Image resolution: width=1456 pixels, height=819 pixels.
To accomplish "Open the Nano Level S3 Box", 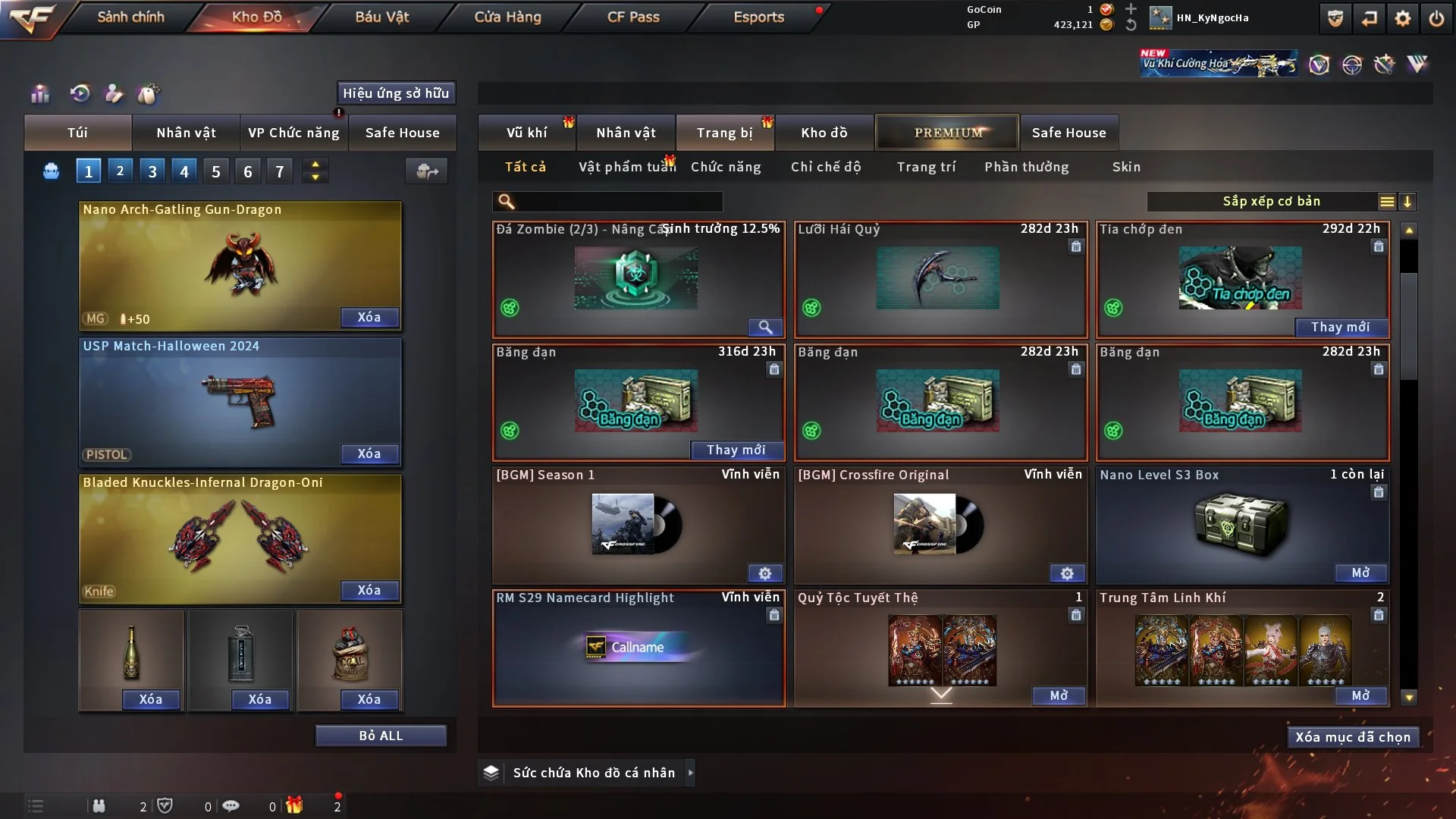I will point(1360,573).
